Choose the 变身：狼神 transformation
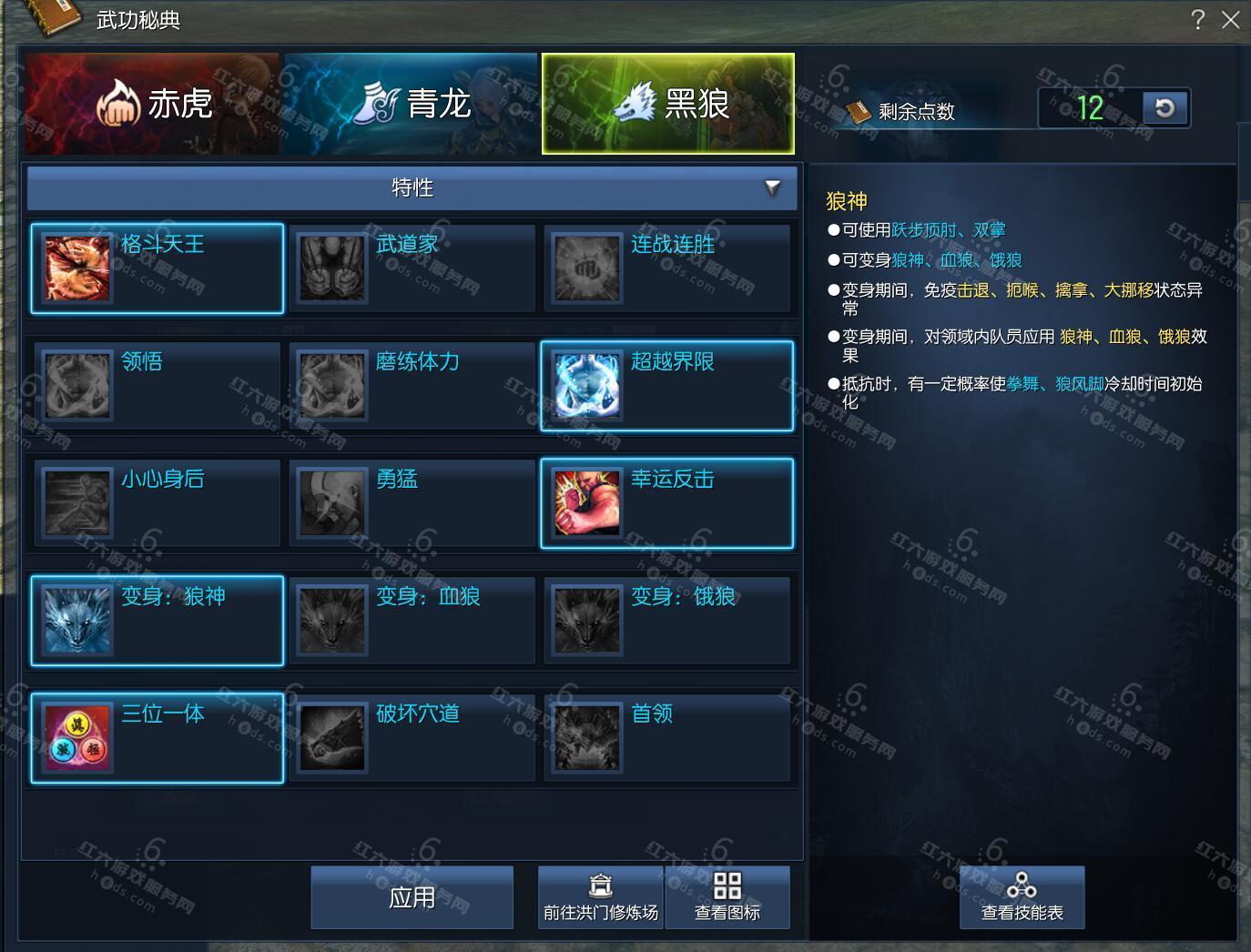Screen dimensions: 1251x952 (x=158, y=621)
